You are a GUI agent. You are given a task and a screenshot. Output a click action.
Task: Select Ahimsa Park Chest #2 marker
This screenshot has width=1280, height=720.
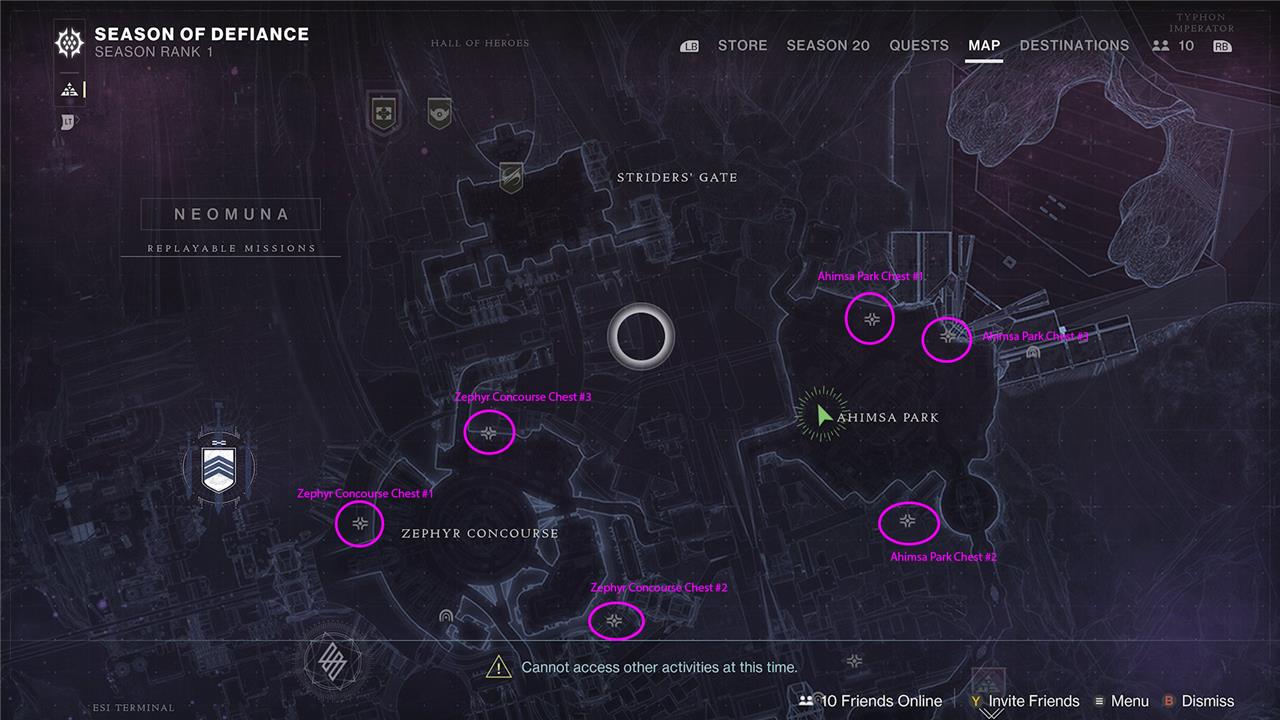pyautogui.click(x=907, y=521)
